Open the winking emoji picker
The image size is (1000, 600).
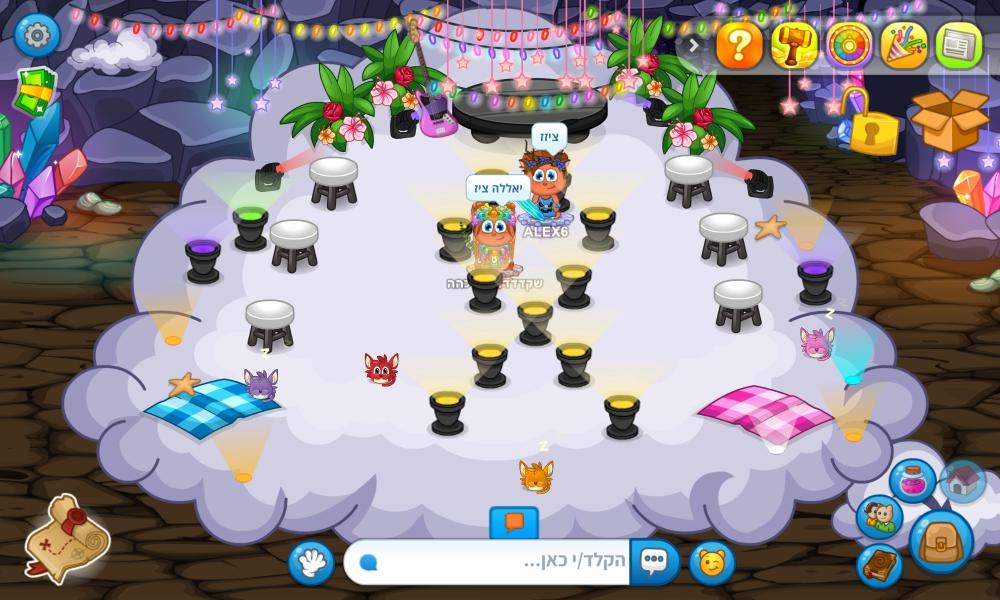pyautogui.click(x=712, y=563)
